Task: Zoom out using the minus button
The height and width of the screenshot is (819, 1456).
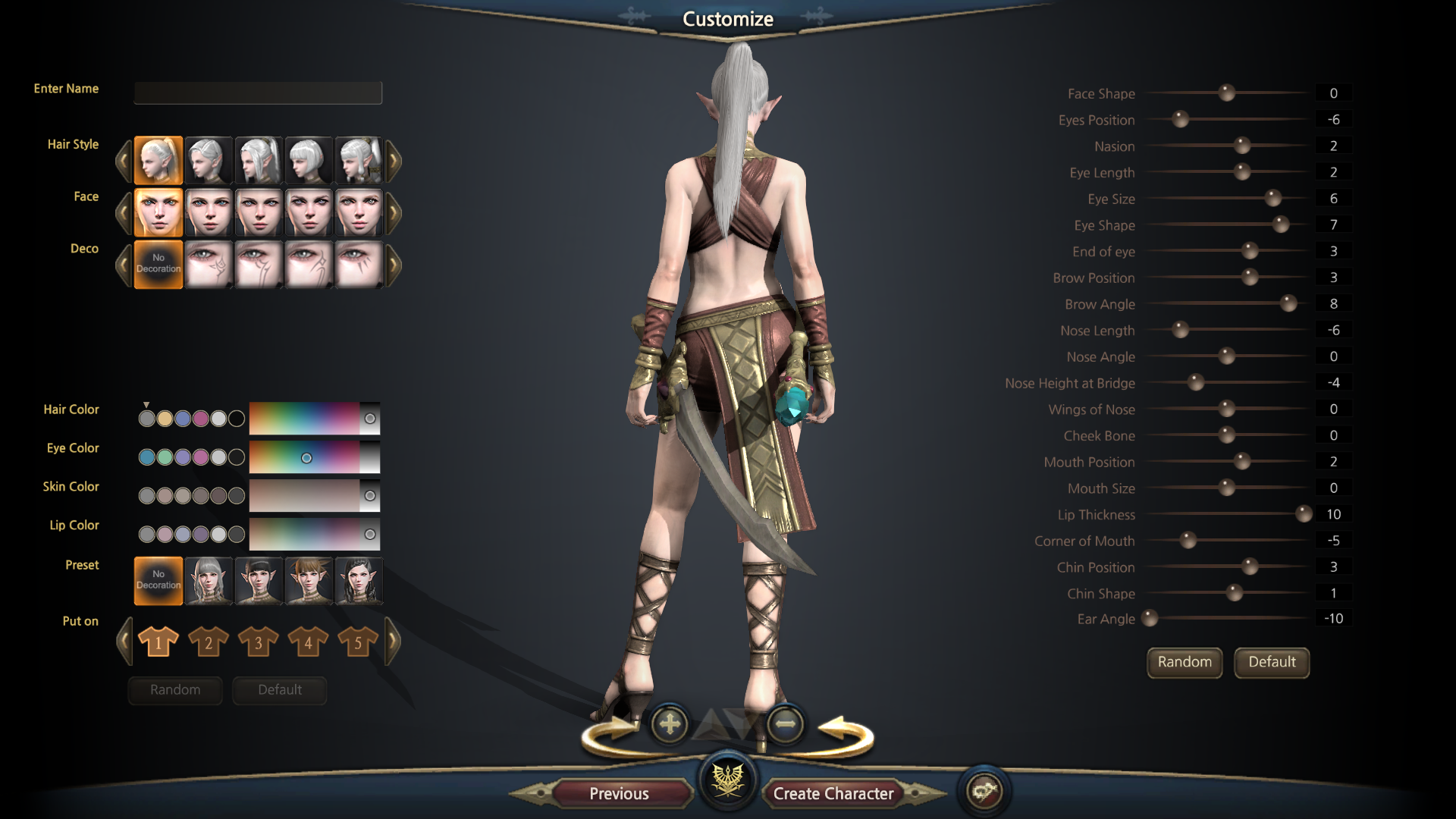Action: tap(785, 724)
